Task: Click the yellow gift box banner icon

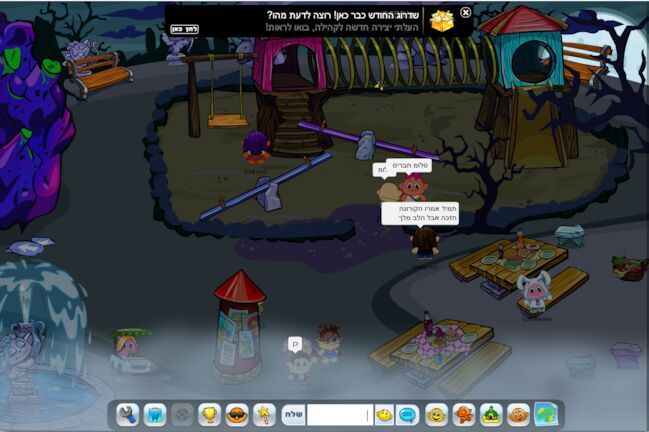Action: [440, 20]
